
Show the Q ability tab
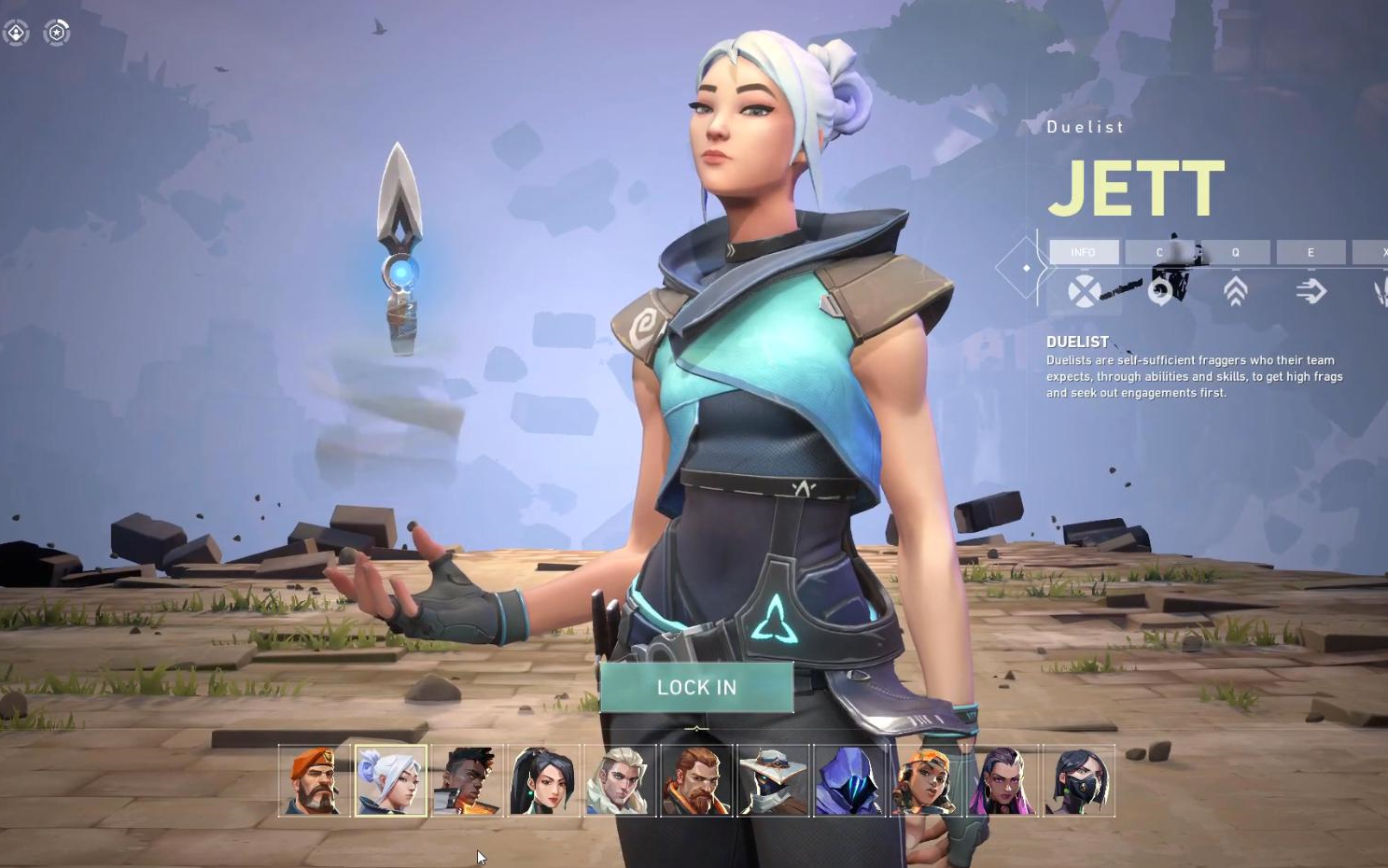tap(1235, 252)
